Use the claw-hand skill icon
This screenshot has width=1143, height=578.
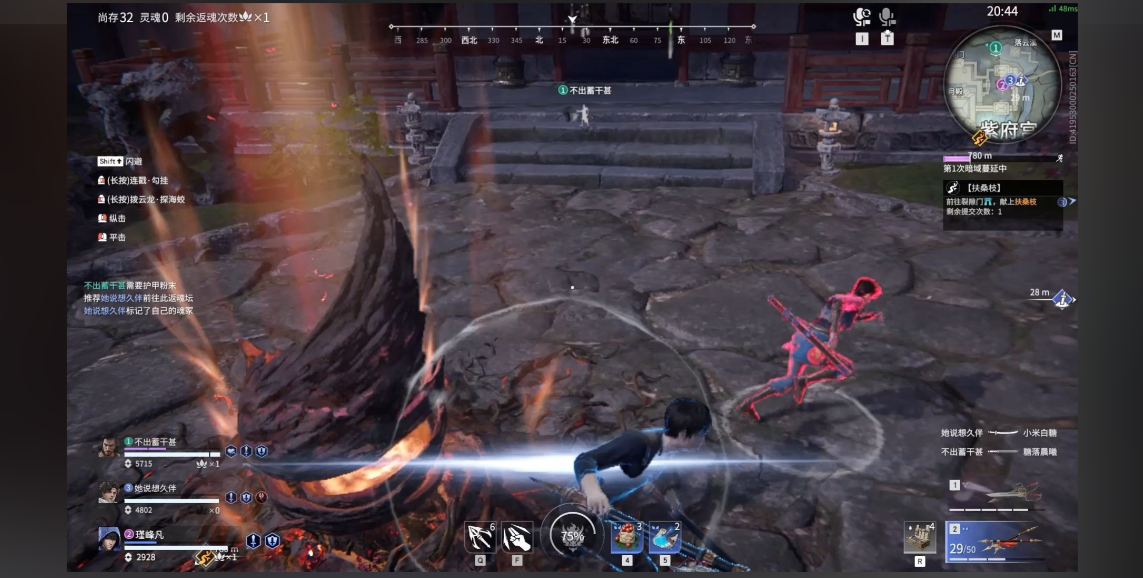(x=517, y=537)
